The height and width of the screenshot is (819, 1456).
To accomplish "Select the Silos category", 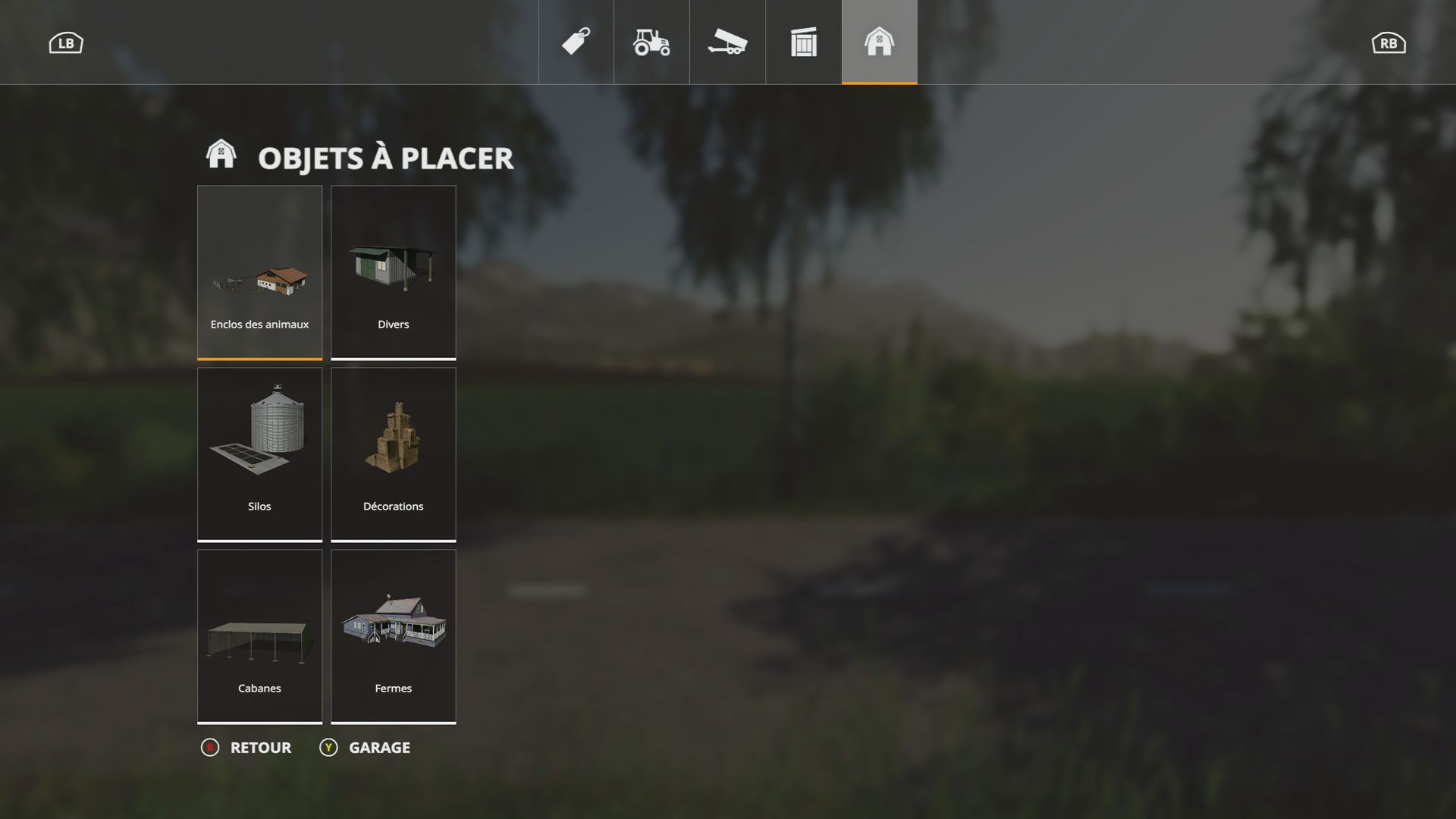I will (259, 453).
